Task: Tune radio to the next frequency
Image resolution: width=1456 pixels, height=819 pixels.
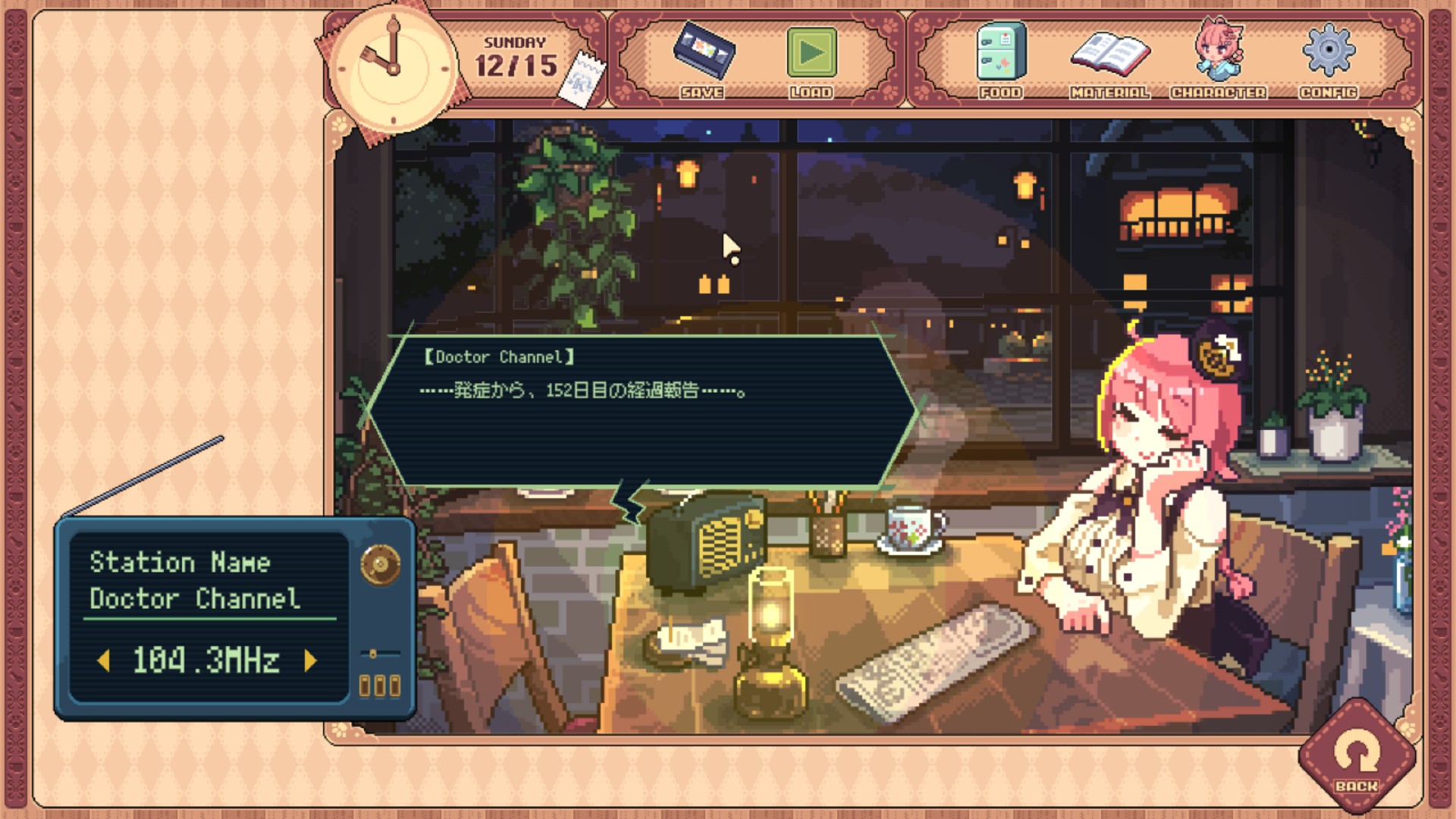Action: pos(309,661)
